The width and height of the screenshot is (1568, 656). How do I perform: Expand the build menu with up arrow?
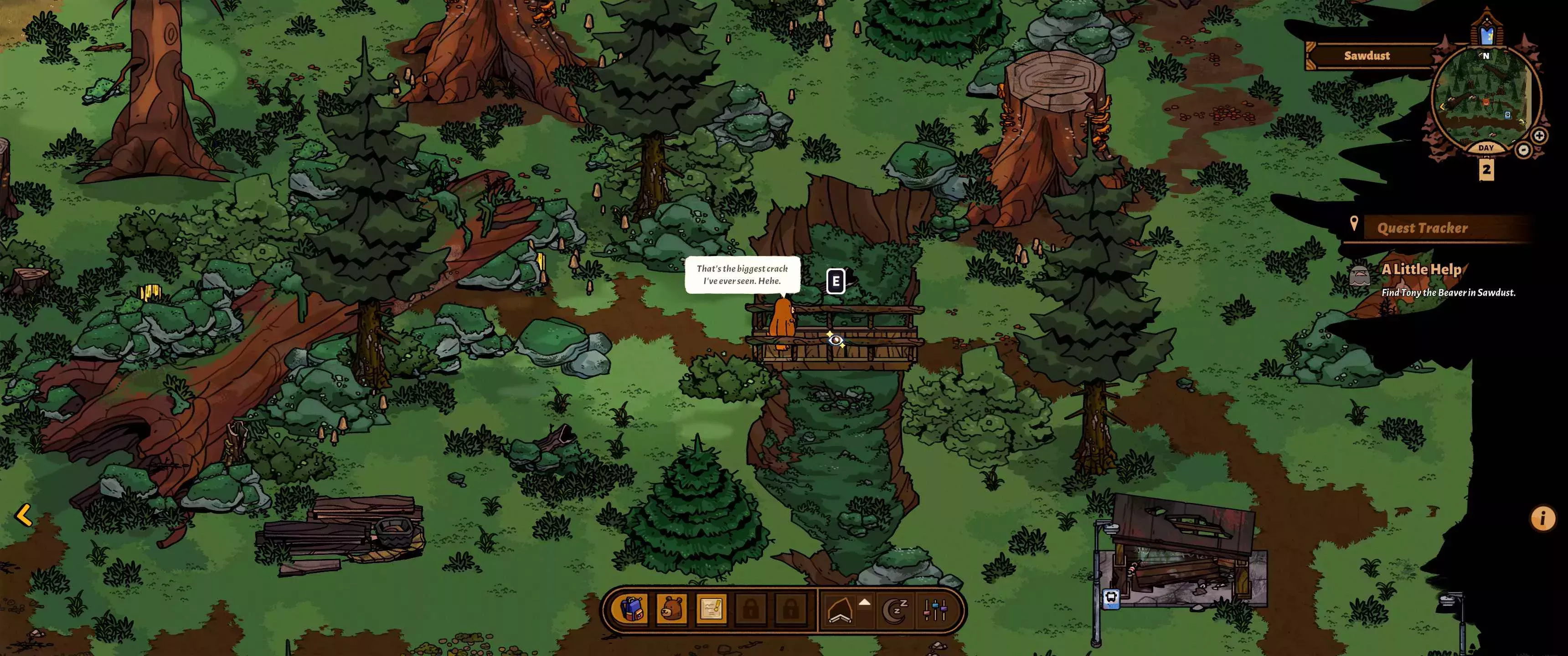tap(864, 602)
